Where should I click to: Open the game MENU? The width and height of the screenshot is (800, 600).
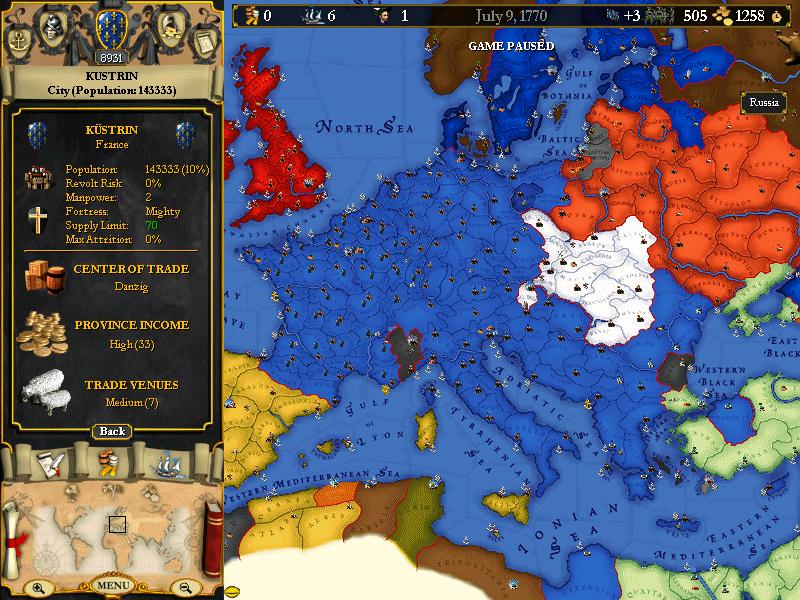[112, 585]
